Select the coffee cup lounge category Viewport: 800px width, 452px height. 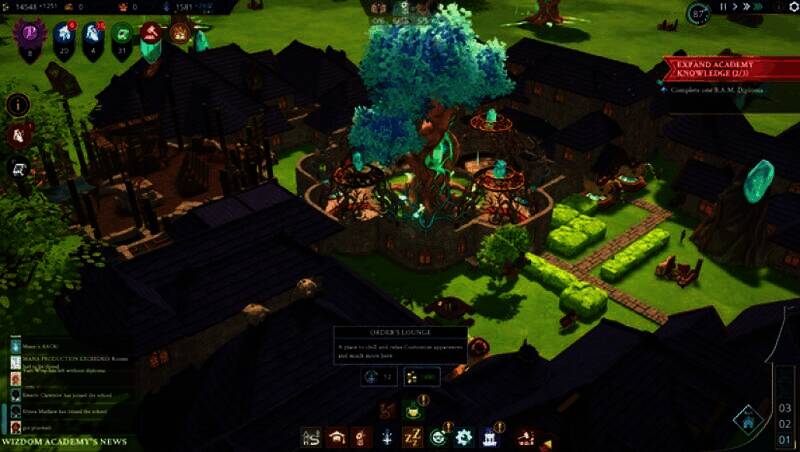click(x=411, y=410)
